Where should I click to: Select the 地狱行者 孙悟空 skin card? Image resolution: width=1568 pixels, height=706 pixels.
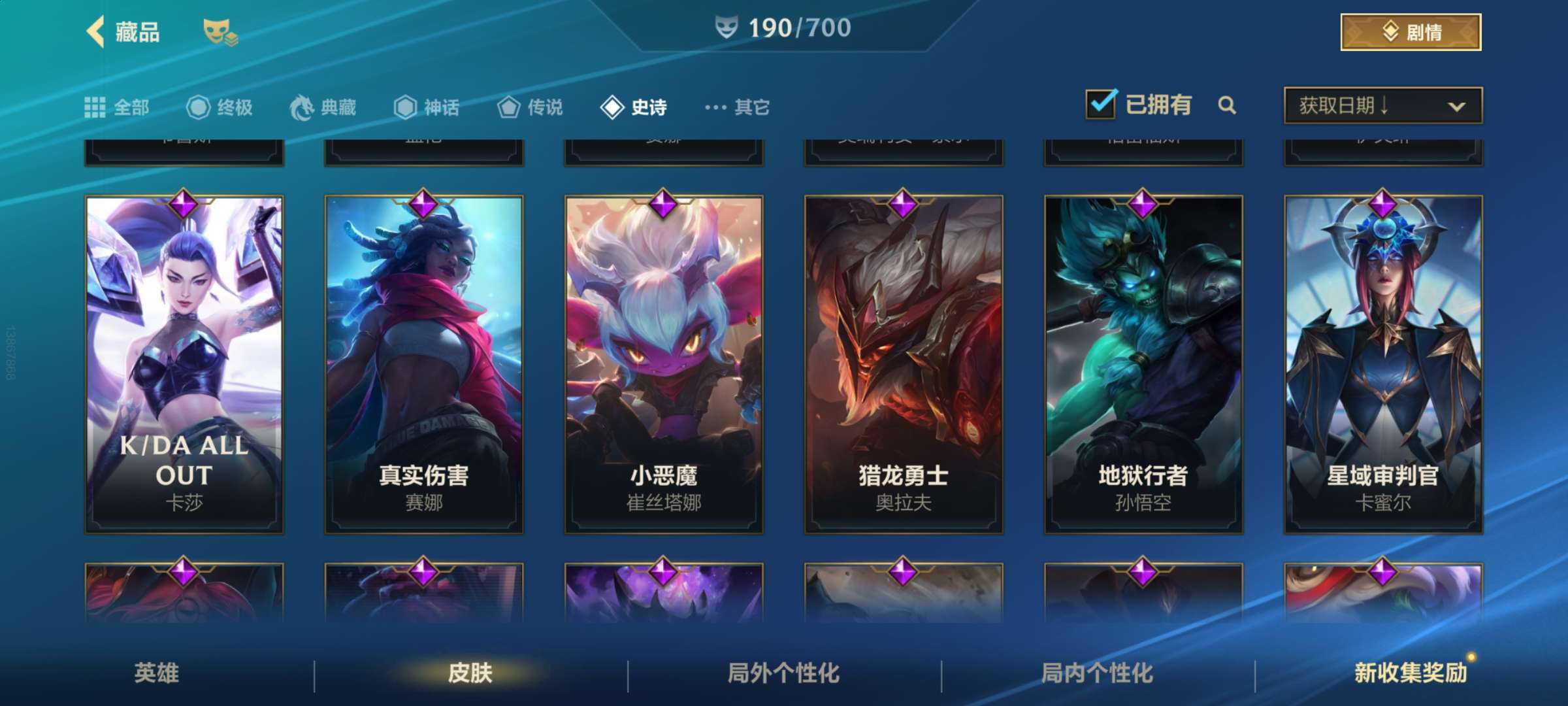pos(1143,364)
